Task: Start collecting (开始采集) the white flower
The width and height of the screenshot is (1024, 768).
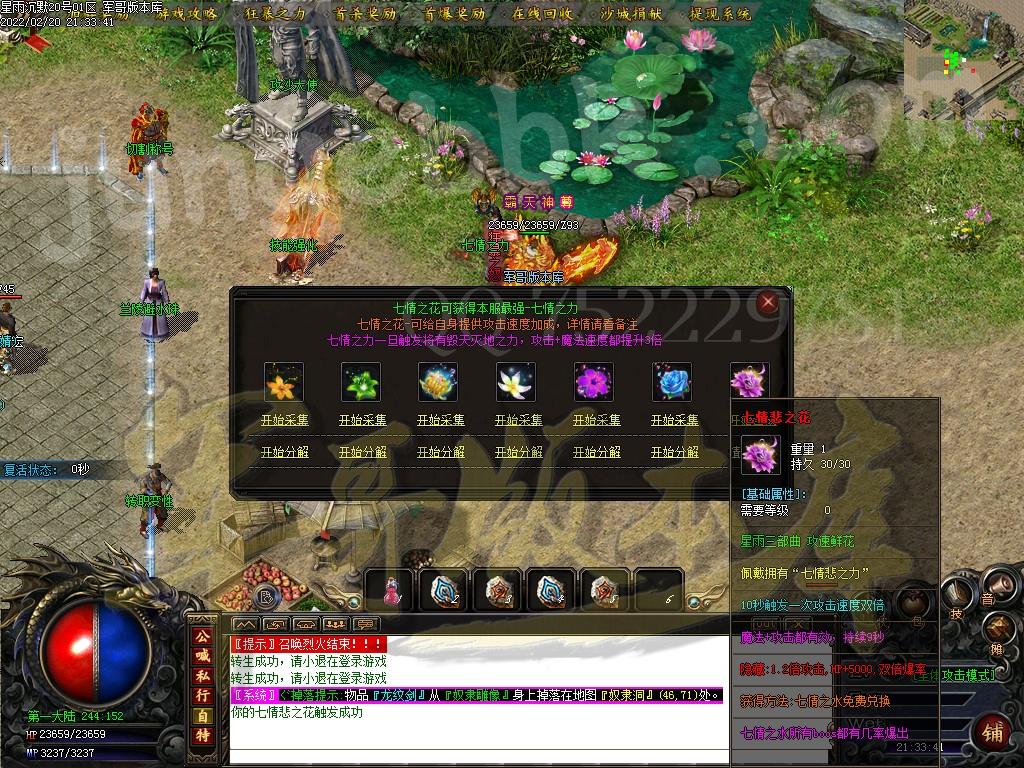Action: point(518,420)
